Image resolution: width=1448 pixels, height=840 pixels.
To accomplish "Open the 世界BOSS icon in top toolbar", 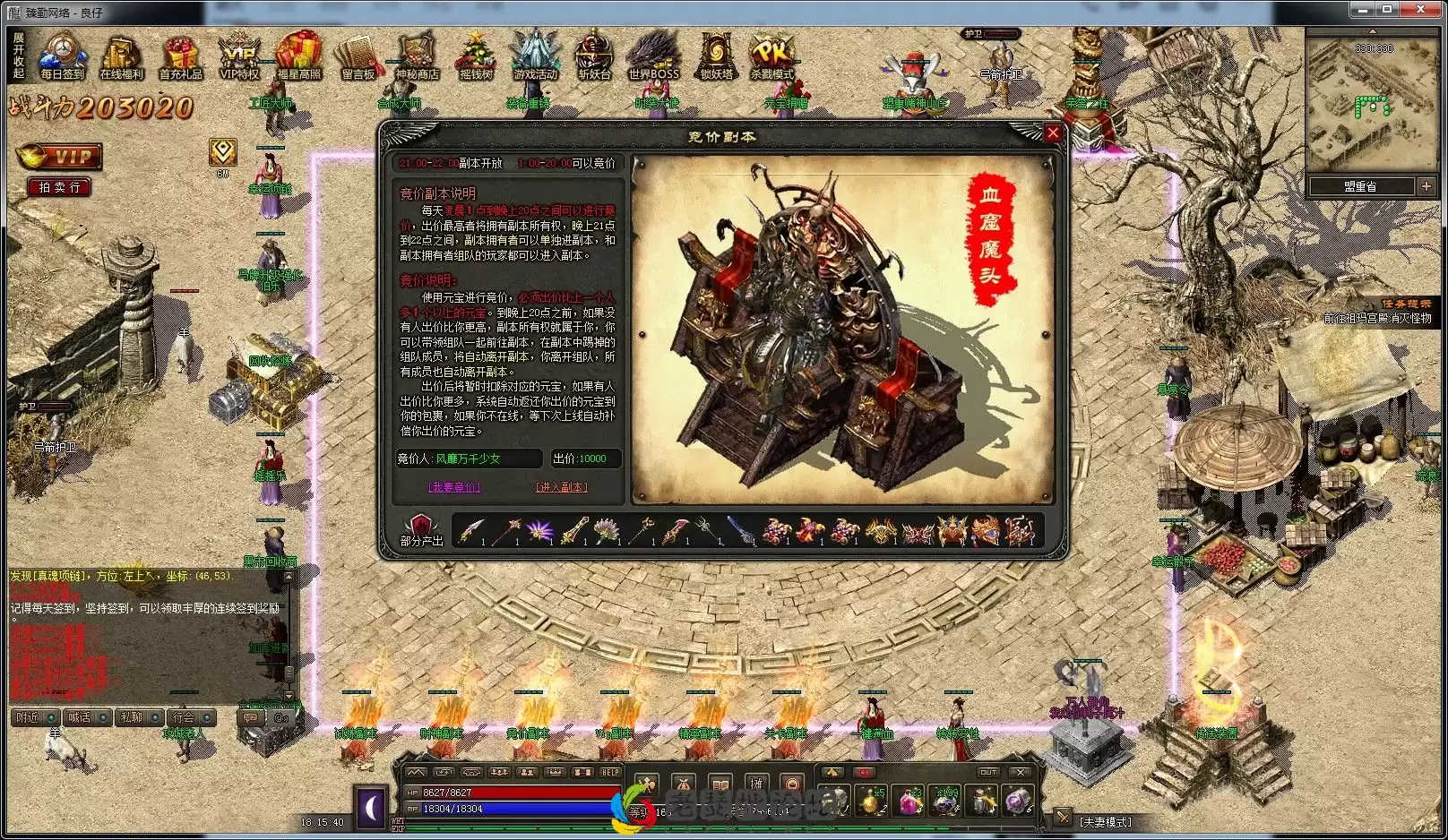I will 653,54.
